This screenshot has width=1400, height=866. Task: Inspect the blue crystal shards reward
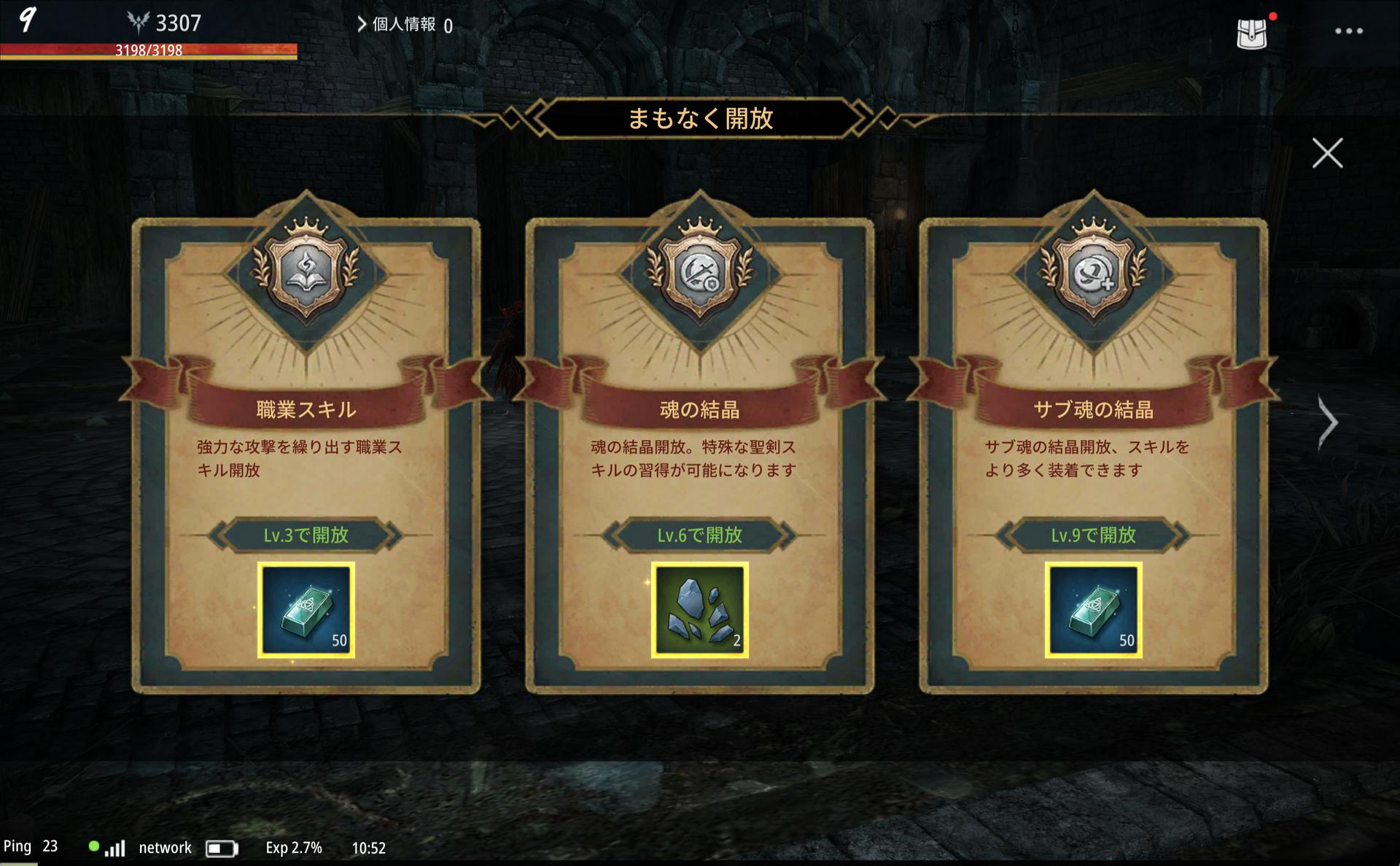click(699, 610)
